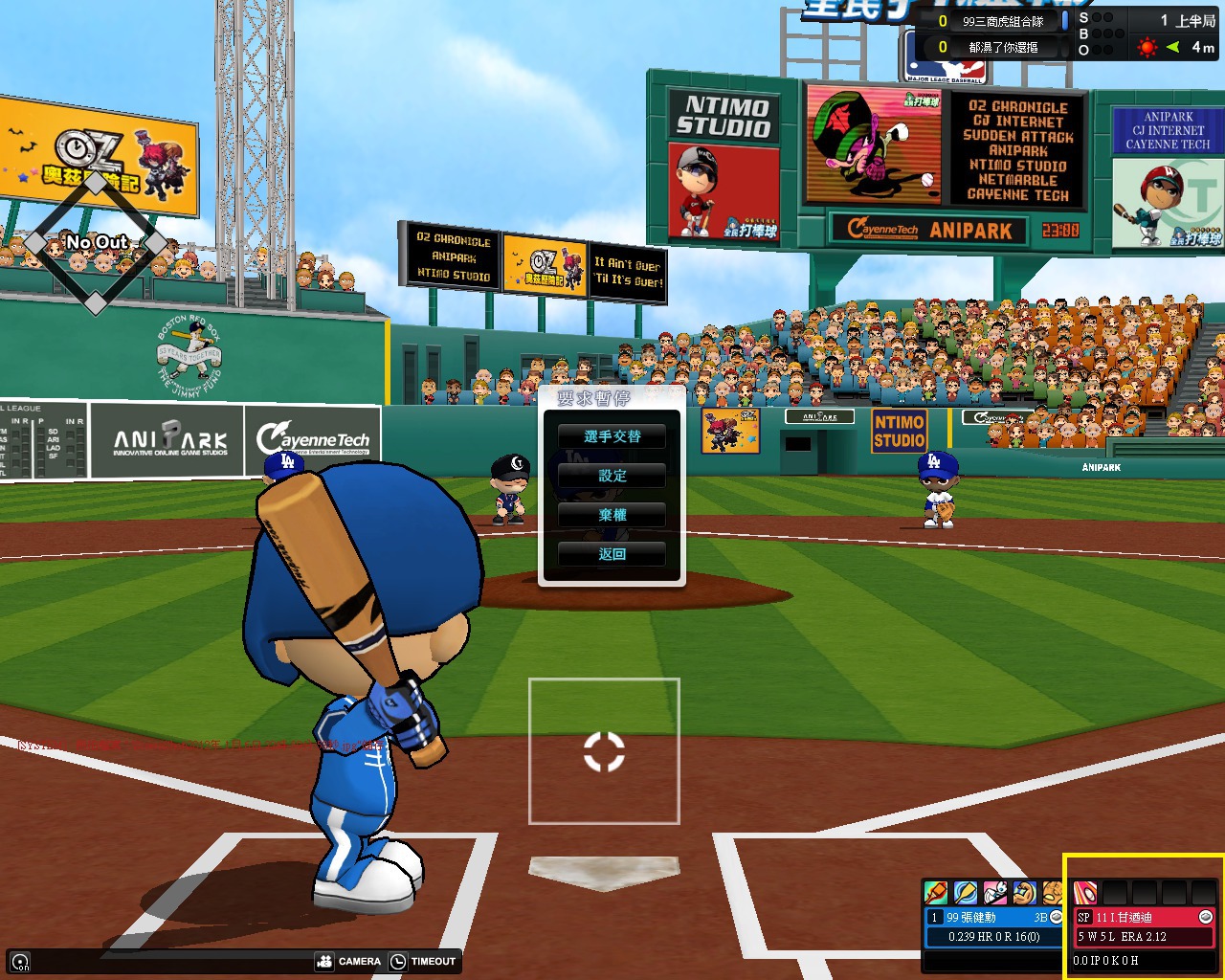This screenshot has height=980, width=1225.
Task: Choose 選手交替 in the pause menu
Action: [x=612, y=436]
